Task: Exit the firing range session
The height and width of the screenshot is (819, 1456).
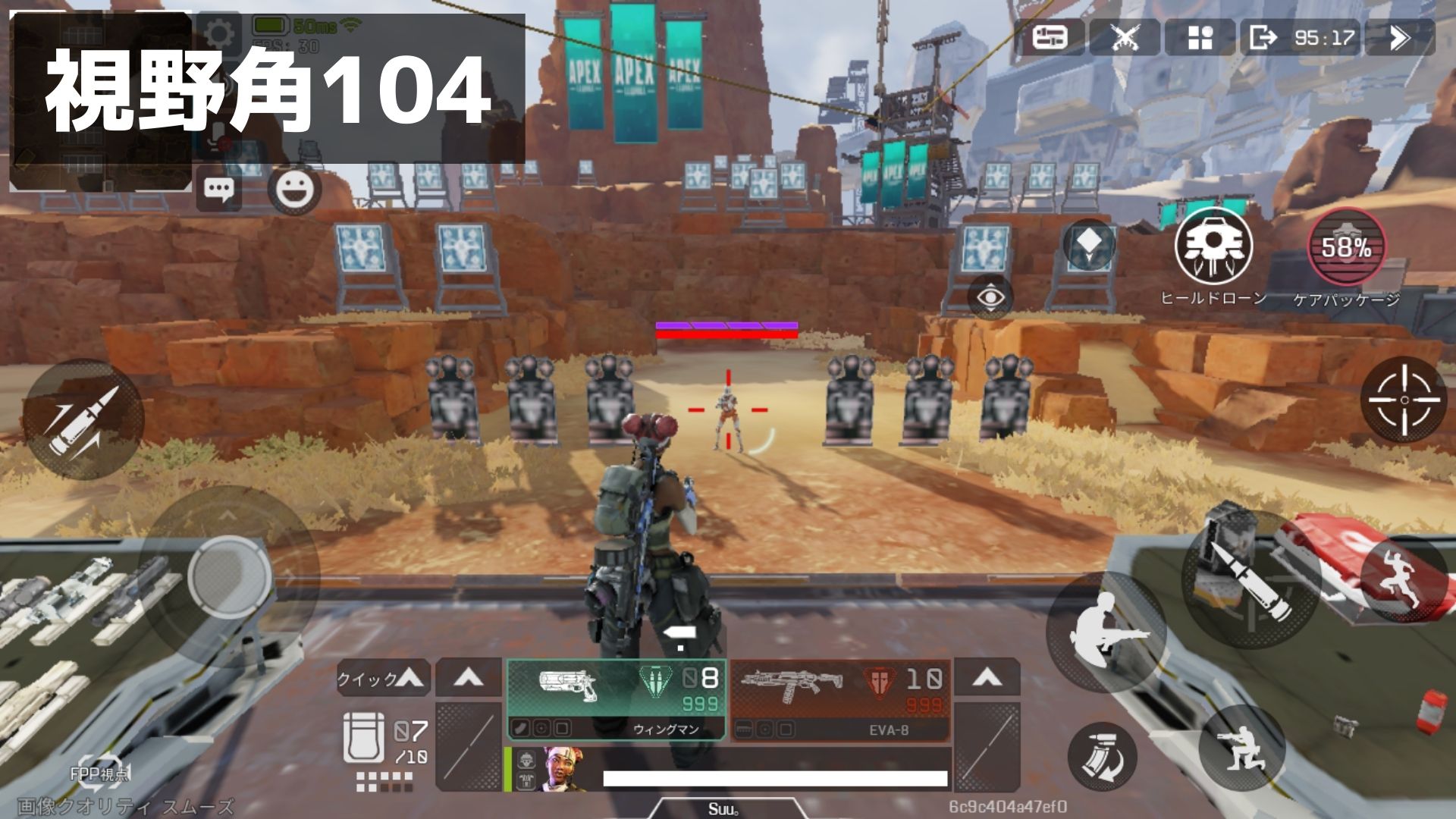Action: pos(1263,37)
